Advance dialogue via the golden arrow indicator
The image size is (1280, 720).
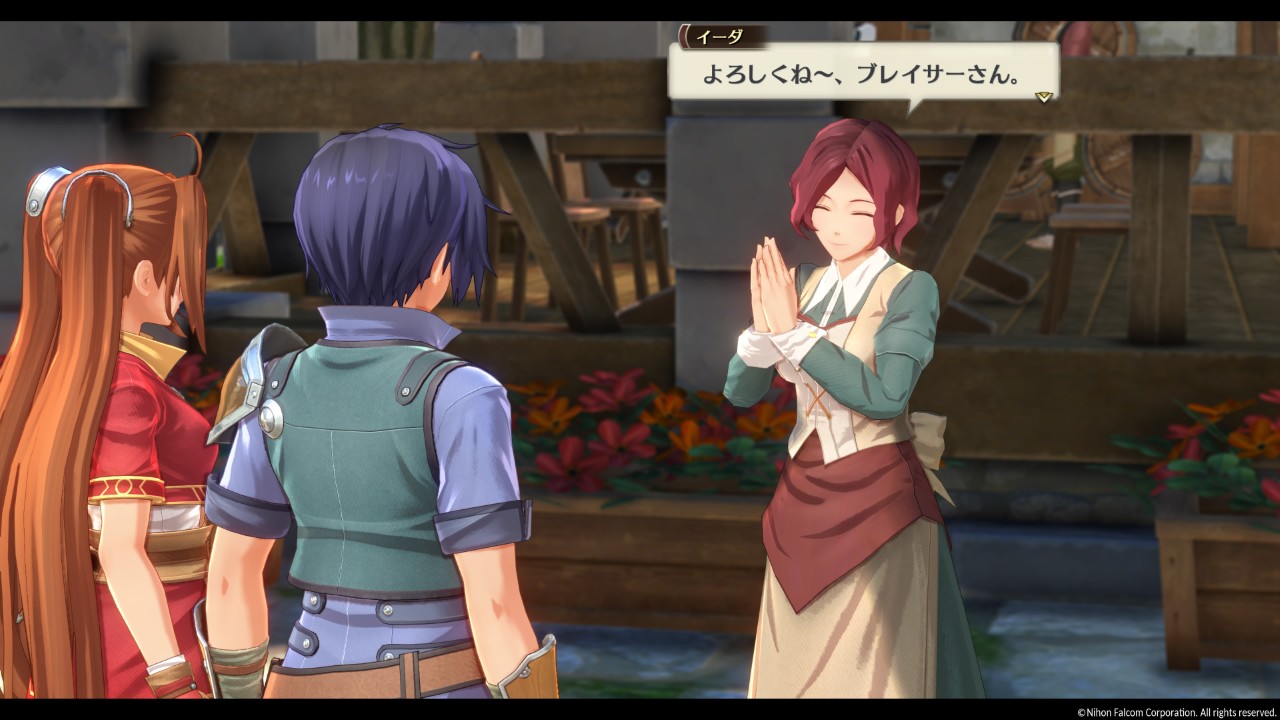click(x=1044, y=97)
